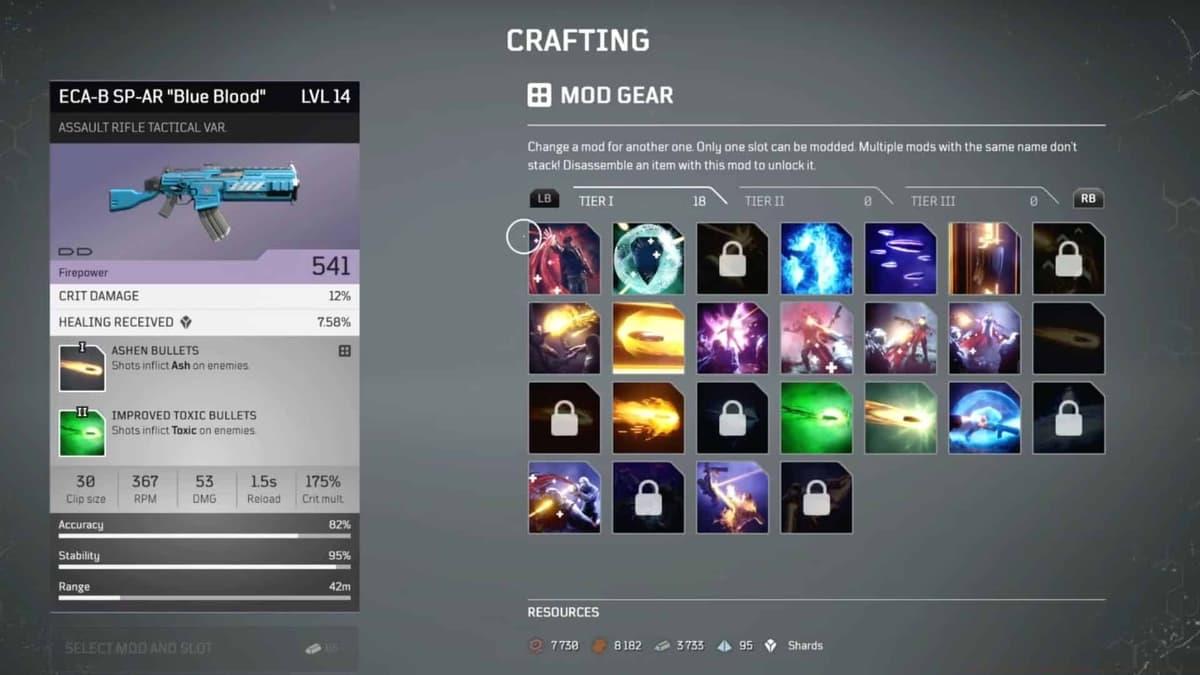Choose the blue flaming figure mod
This screenshot has height=675, width=1200.
tap(816, 259)
